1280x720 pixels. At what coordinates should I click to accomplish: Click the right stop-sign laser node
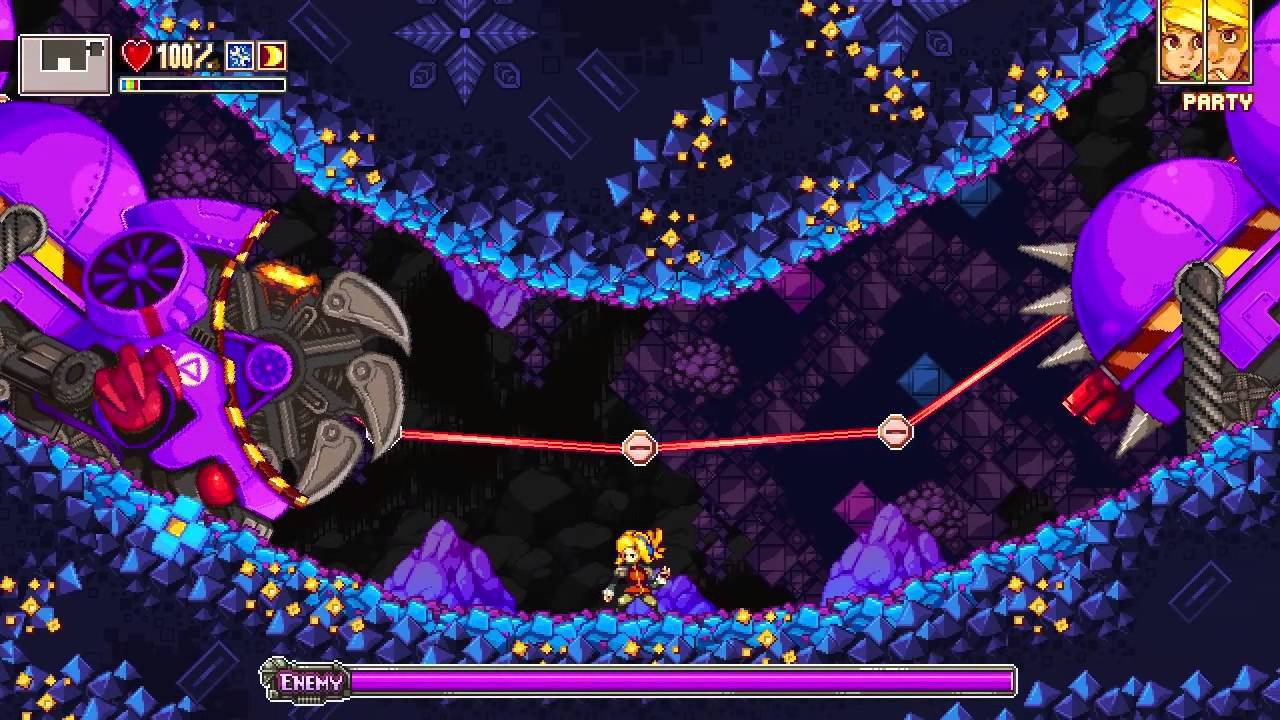(x=895, y=431)
